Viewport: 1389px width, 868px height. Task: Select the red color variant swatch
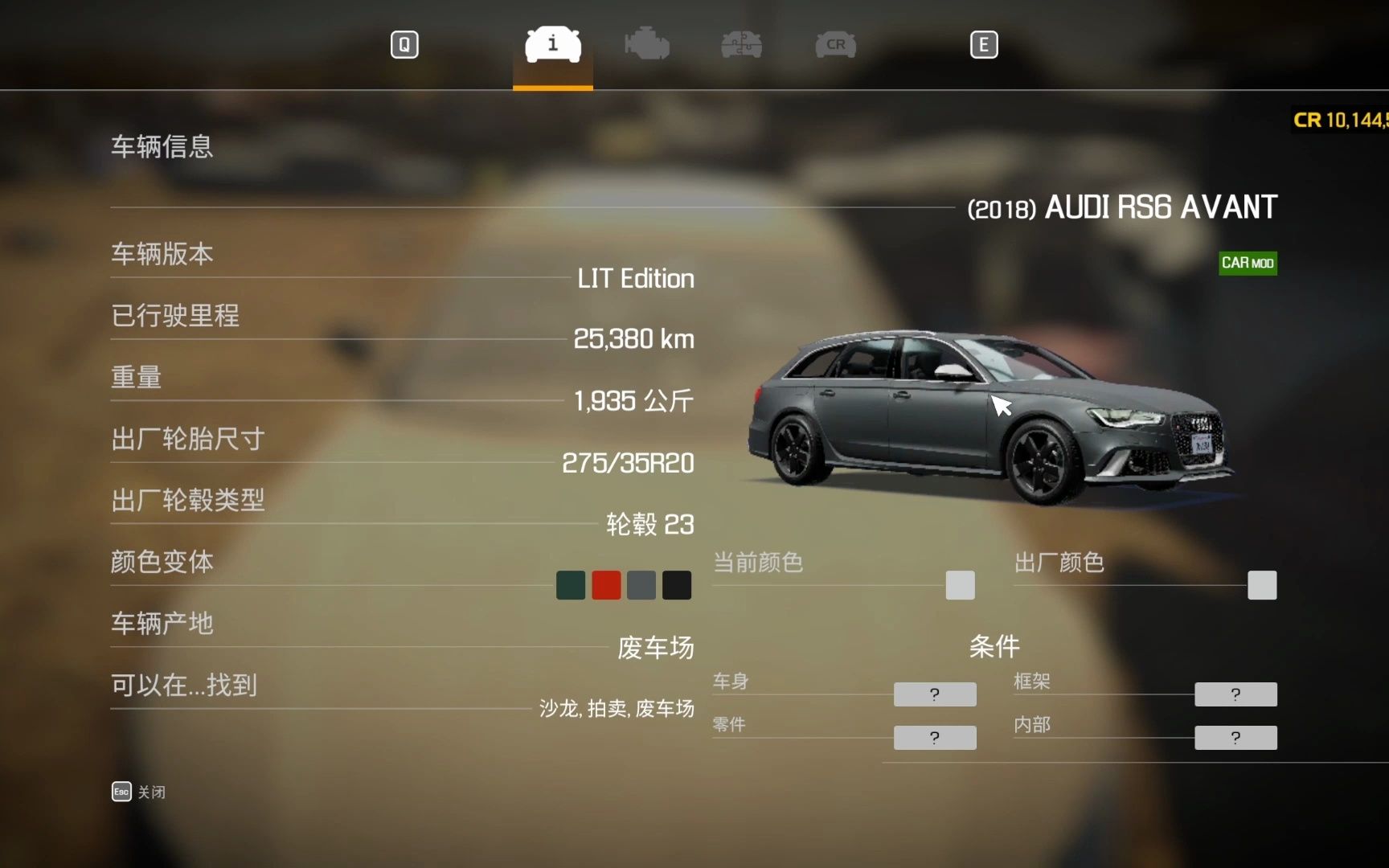605,584
